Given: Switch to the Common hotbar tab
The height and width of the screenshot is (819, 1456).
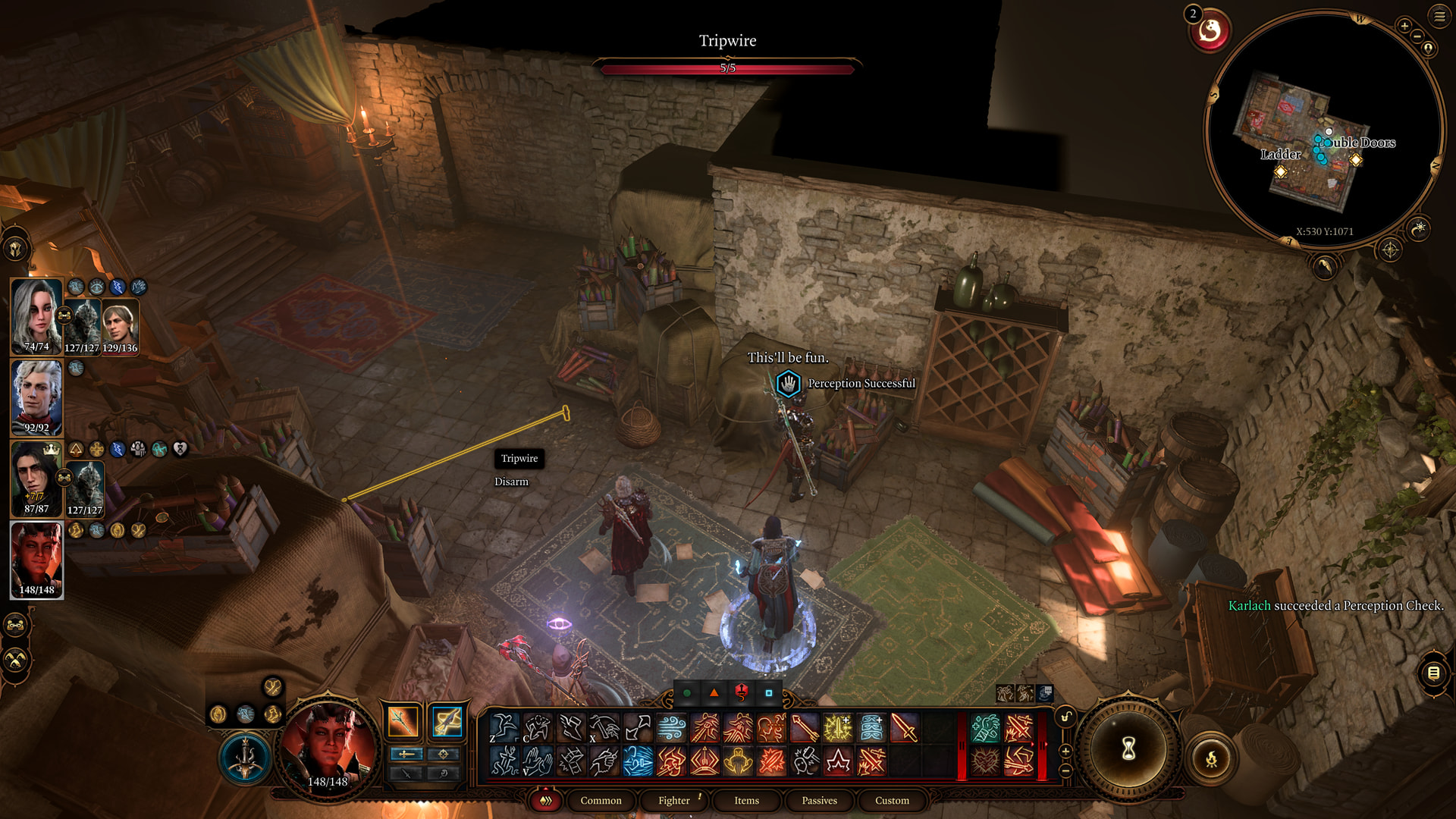Looking at the screenshot, I should pyautogui.click(x=601, y=800).
